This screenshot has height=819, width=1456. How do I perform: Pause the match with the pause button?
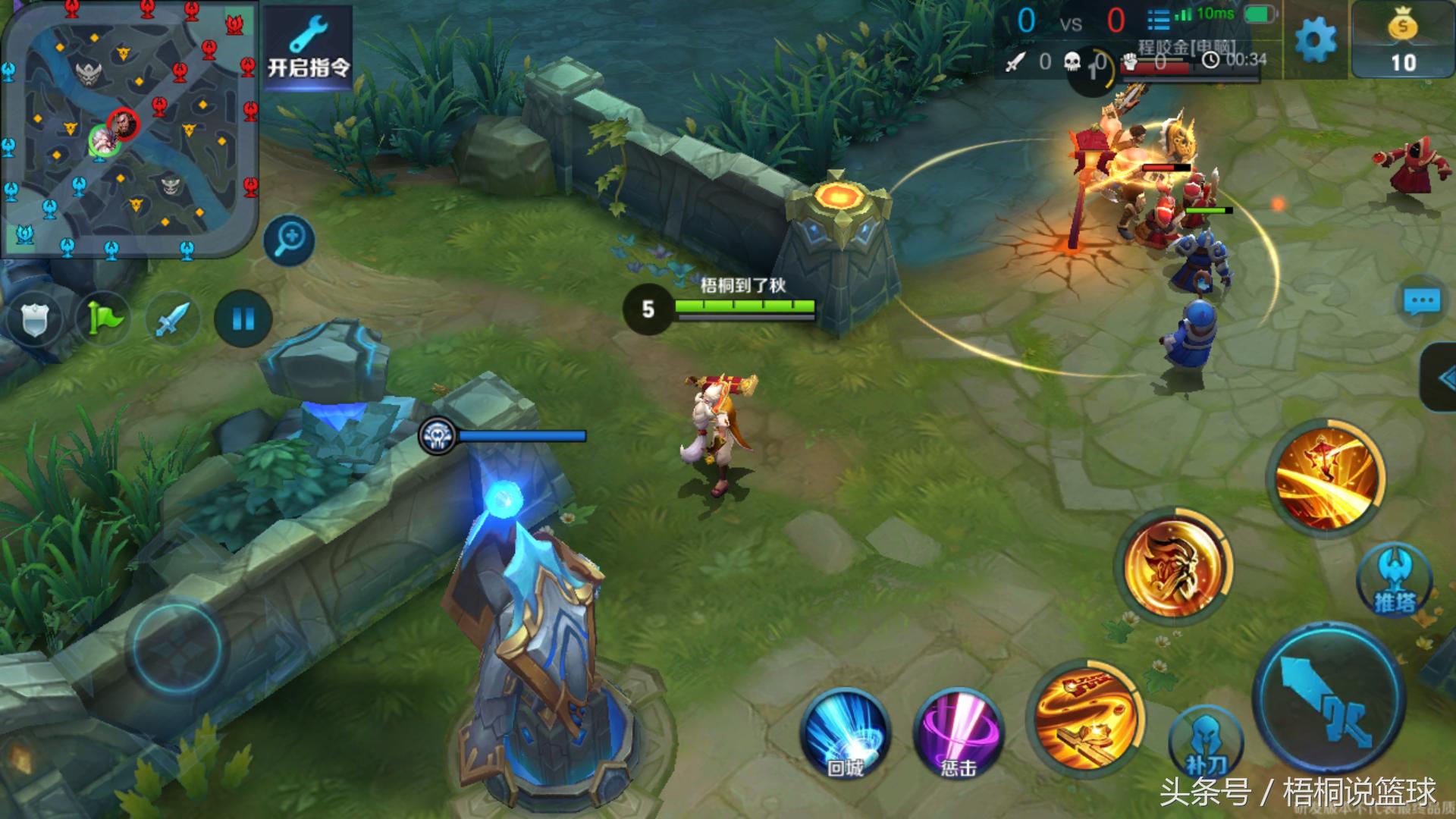click(x=243, y=319)
